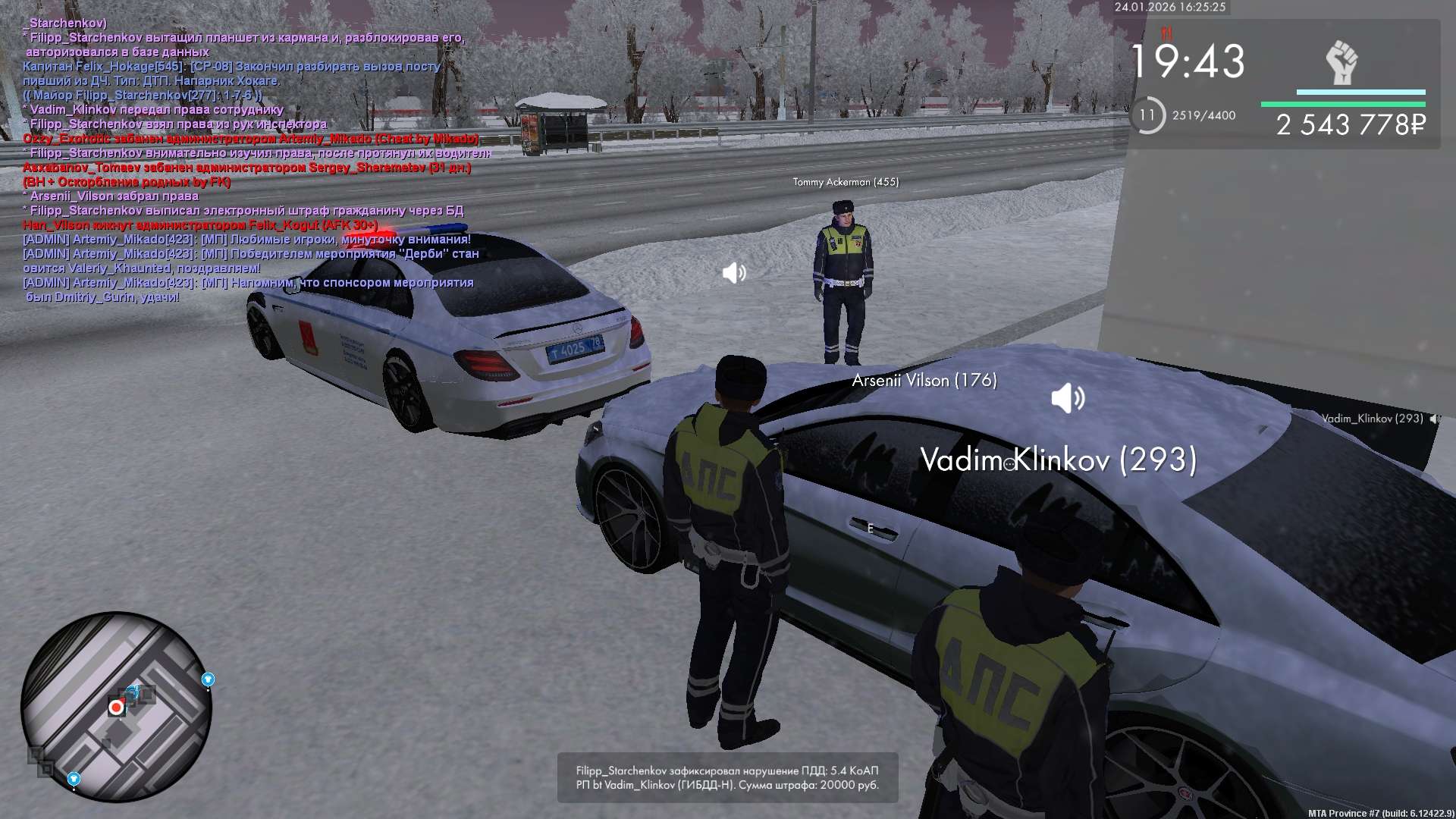Image resolution: width=1456 pixels, height=819 pixels.
Task: Click the traffic violation fine notification
Action: pos(727,777)
